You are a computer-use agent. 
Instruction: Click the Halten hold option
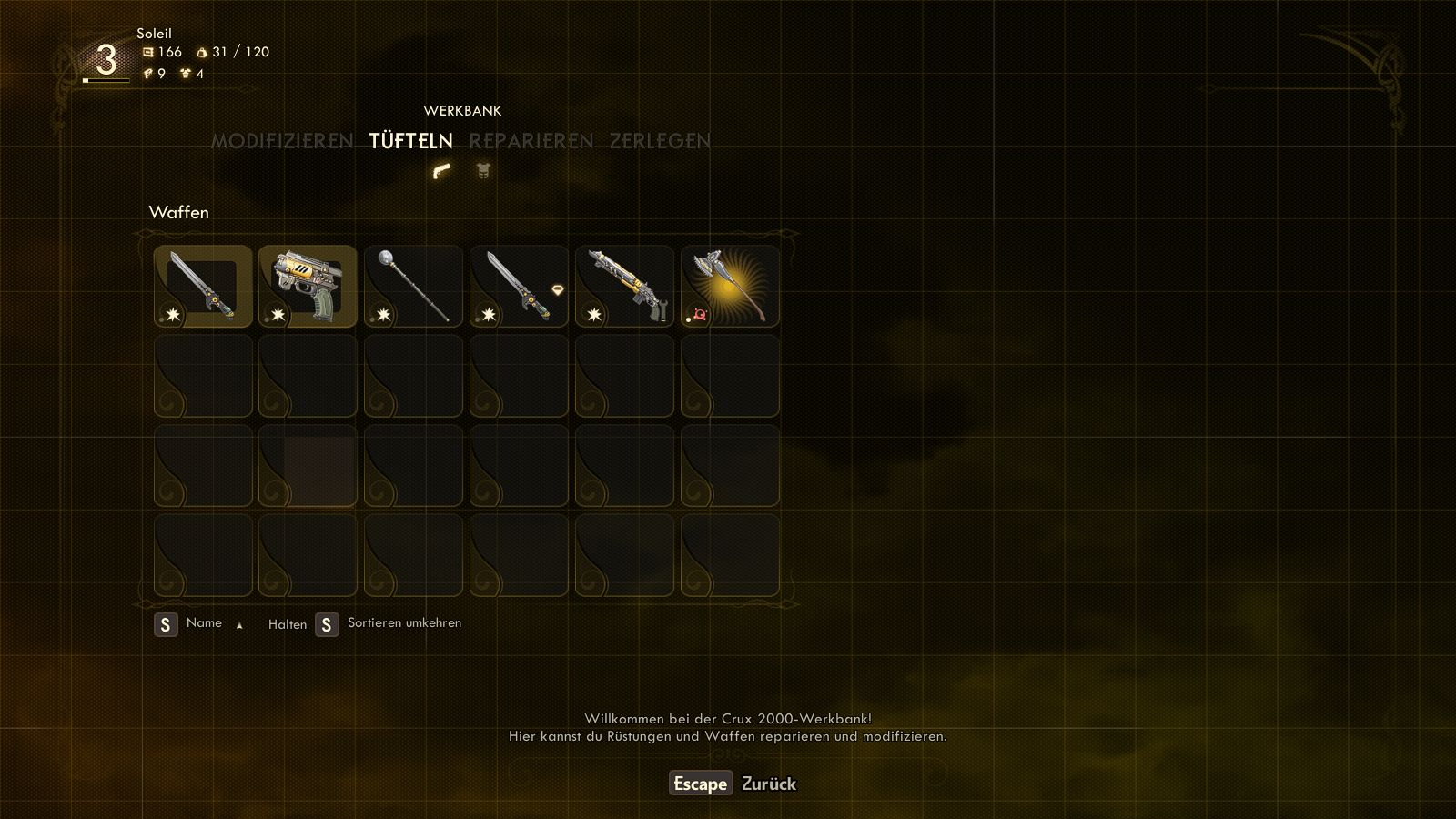pos(287,625)
